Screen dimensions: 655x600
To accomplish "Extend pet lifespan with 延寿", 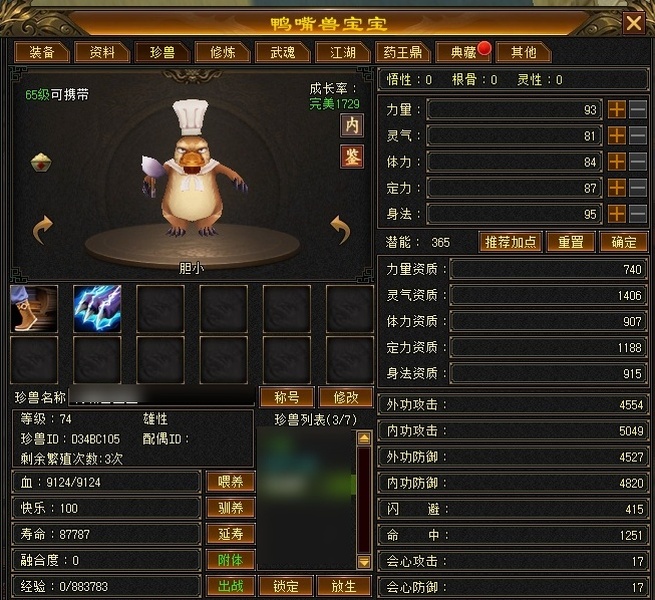I will (x=230, y=533).
